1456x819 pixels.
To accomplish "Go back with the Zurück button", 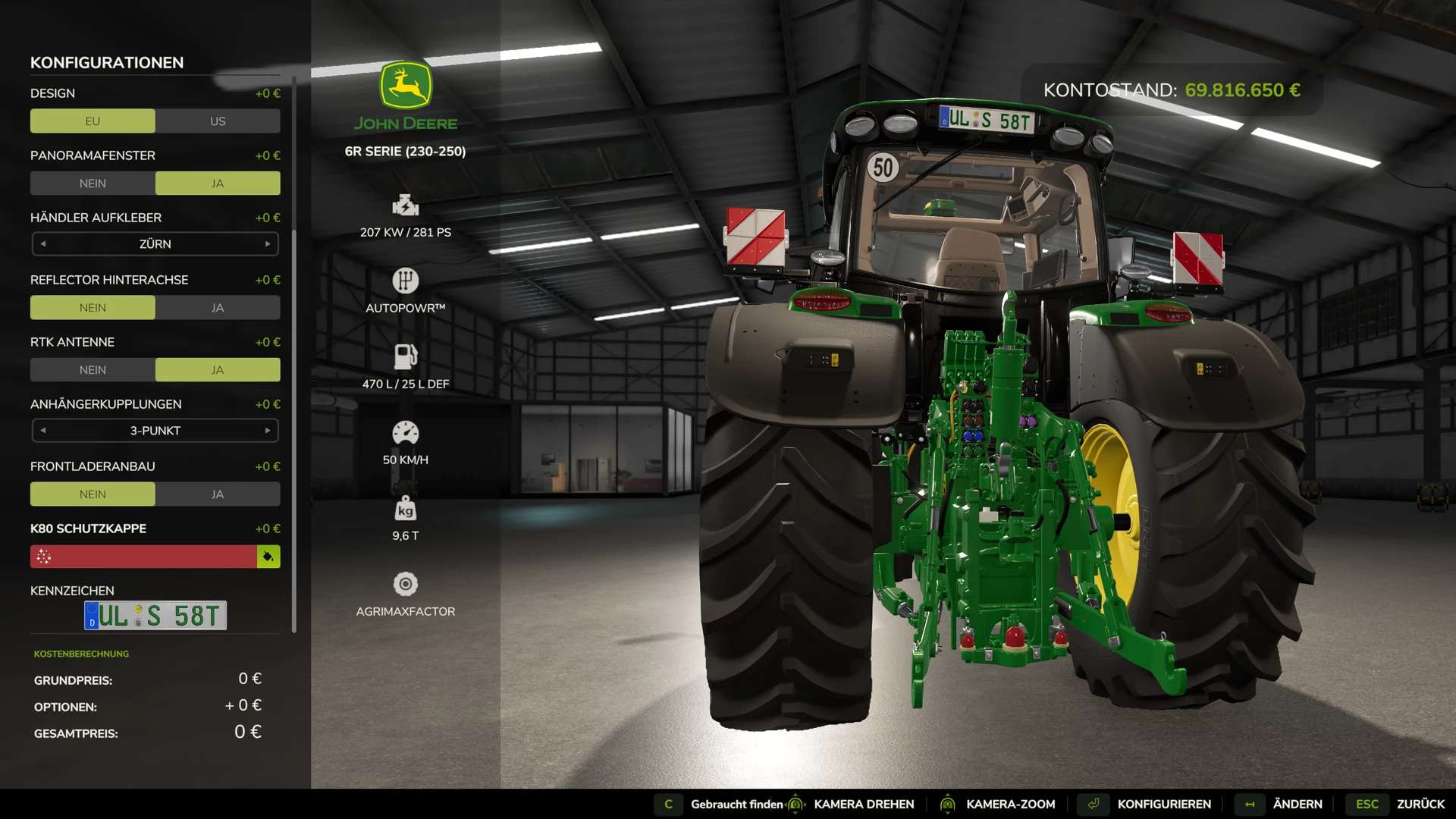I will click(1420, 805).
